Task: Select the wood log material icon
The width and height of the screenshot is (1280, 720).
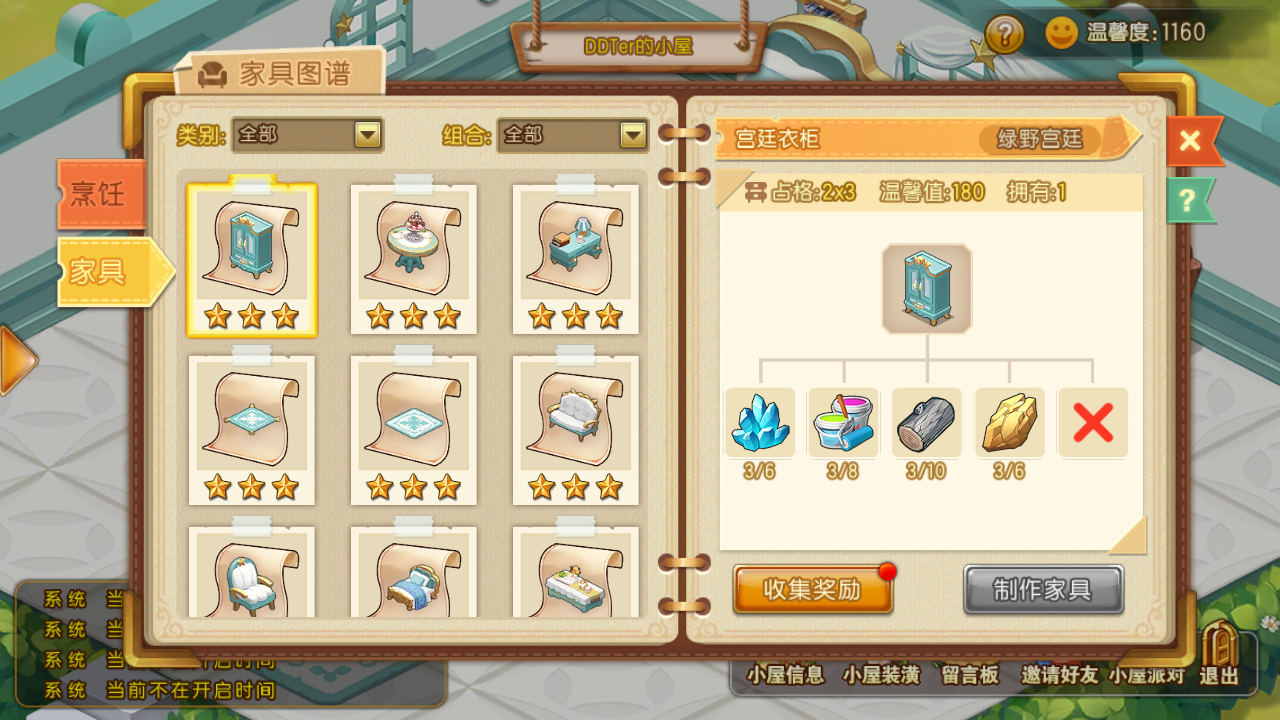Action: 926,422
